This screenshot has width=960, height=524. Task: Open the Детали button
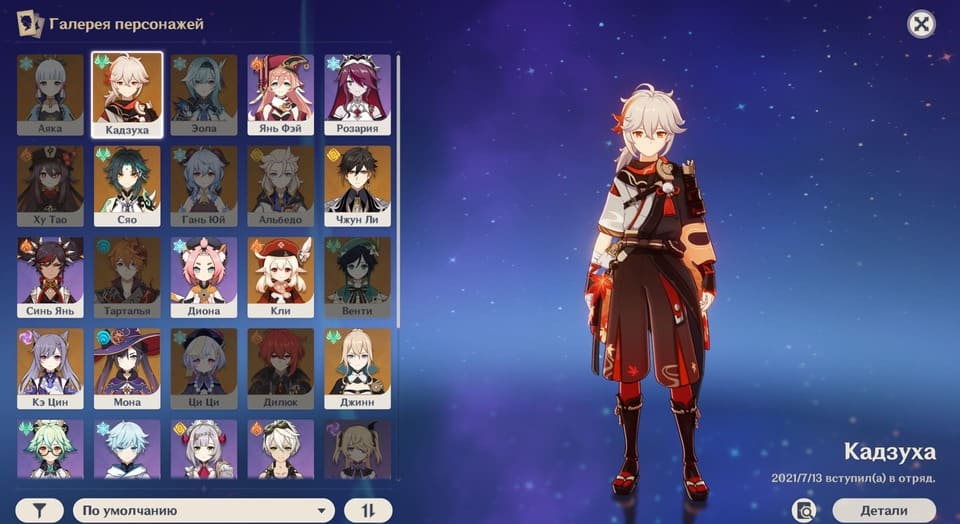[883, 510]
